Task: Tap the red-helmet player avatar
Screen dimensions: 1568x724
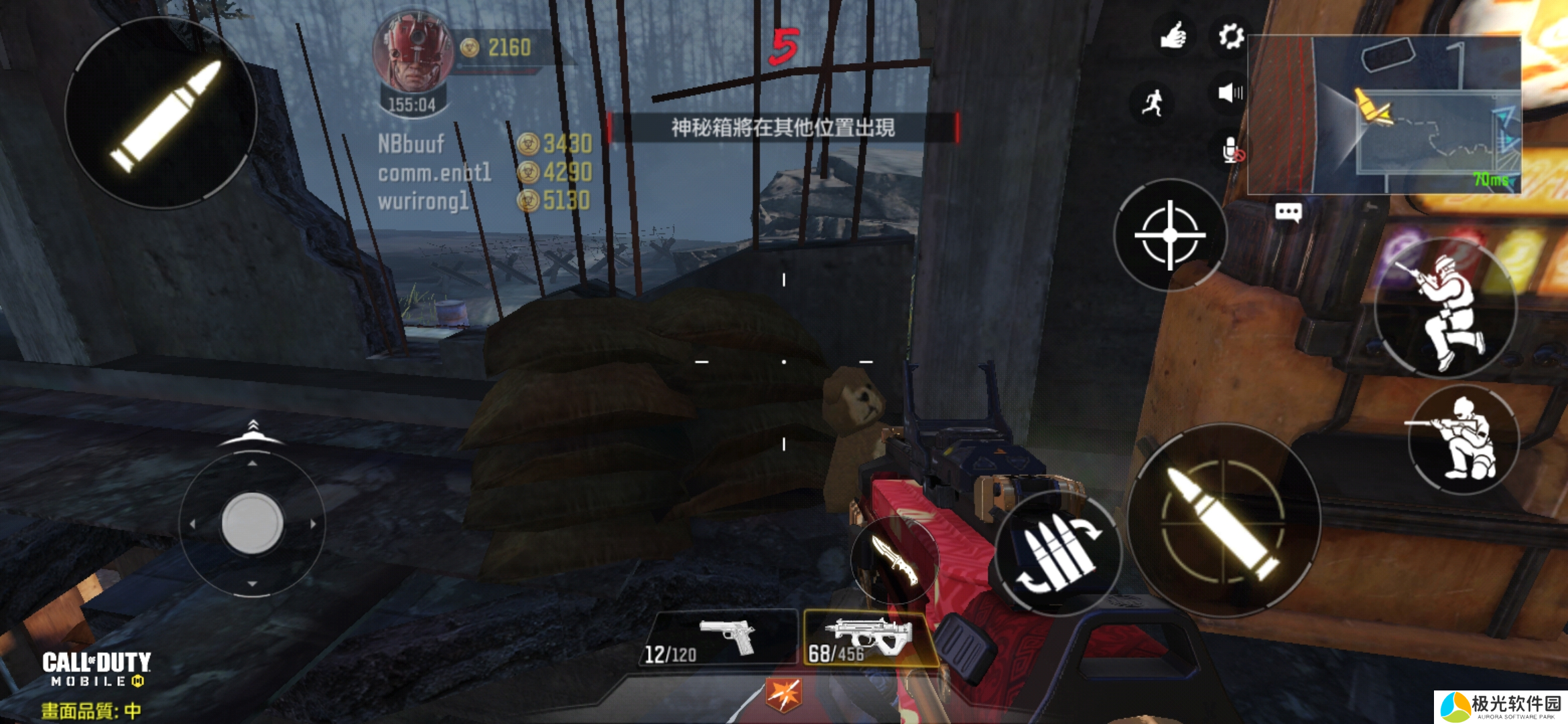Action: pos(414,54)
